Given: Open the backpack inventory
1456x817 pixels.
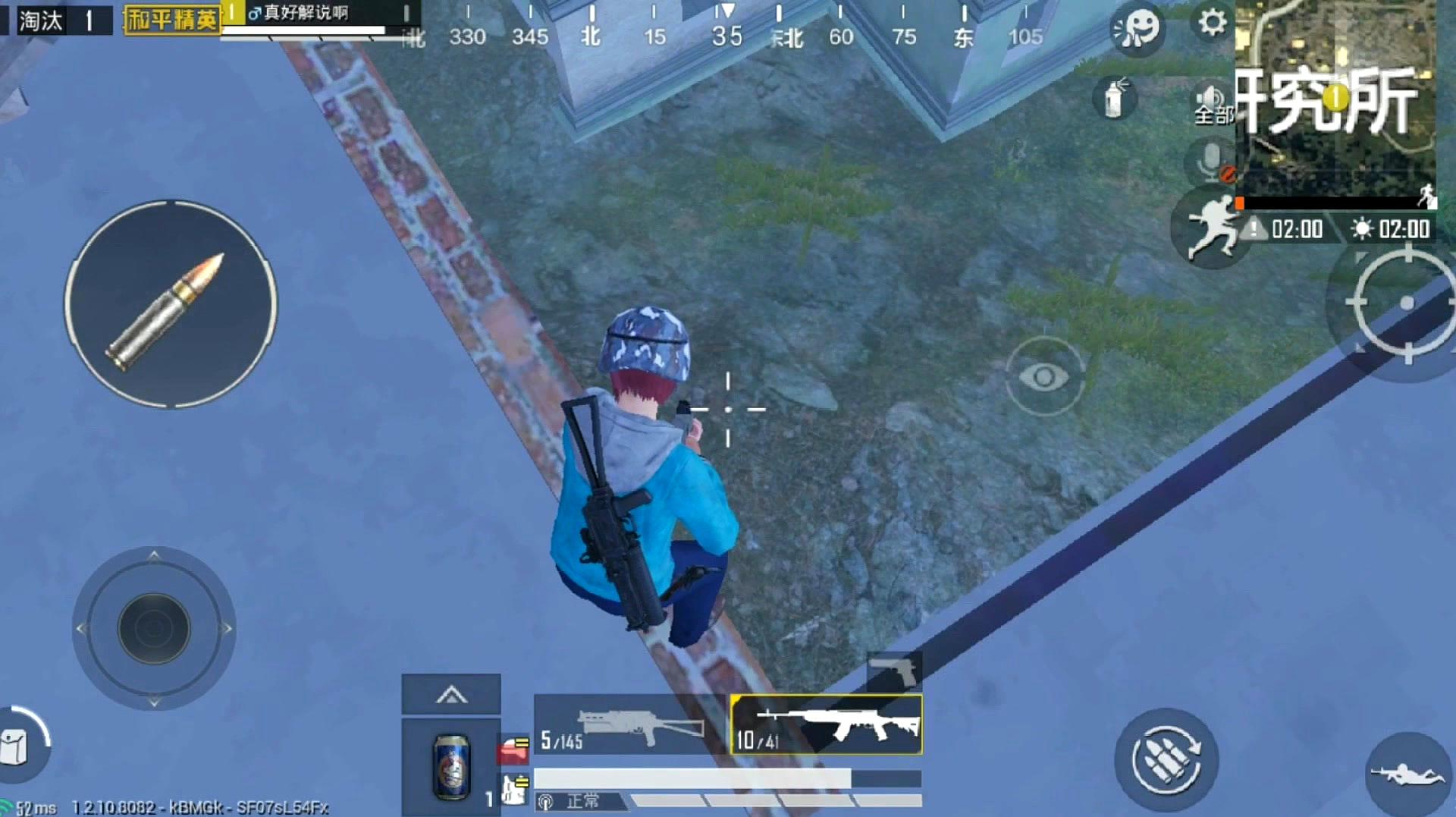Looking at the screenshot, I should tap(17, 747).
